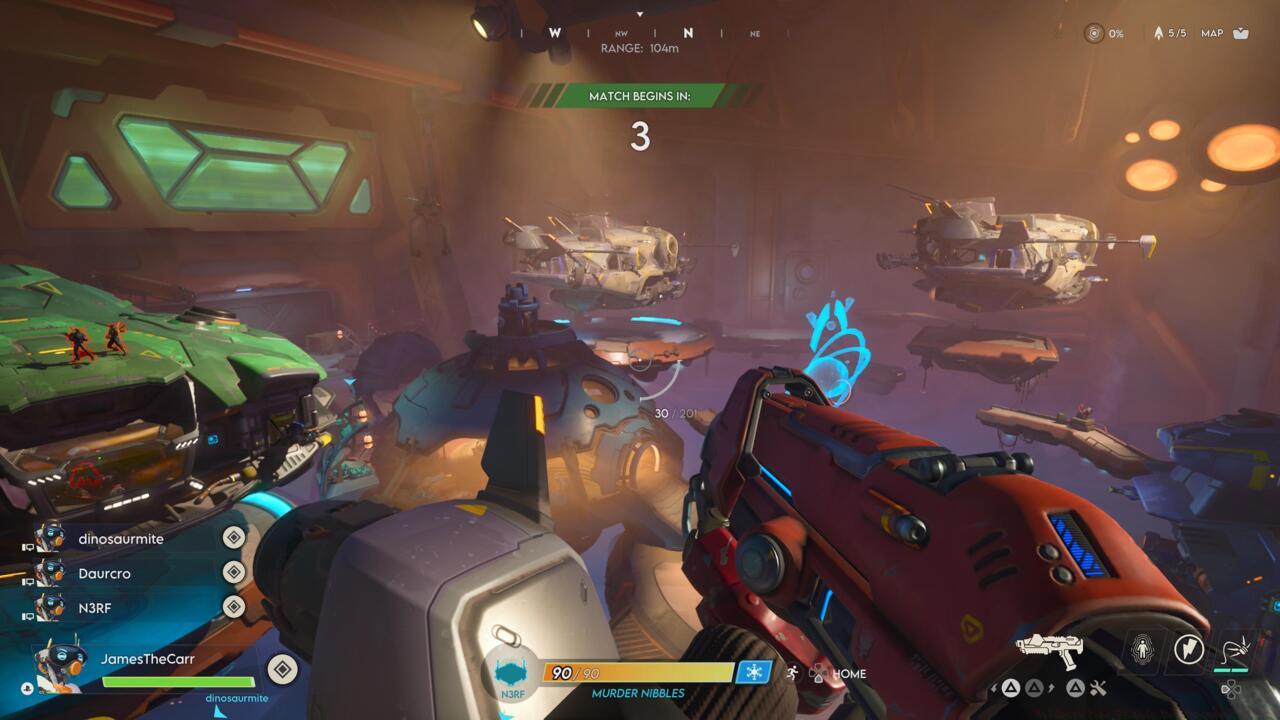Viewport: 1280px width, 720px height.
Task: Select teammate Daurcro in the squad list
Action: pyautogui.click(x=104, y=574)
